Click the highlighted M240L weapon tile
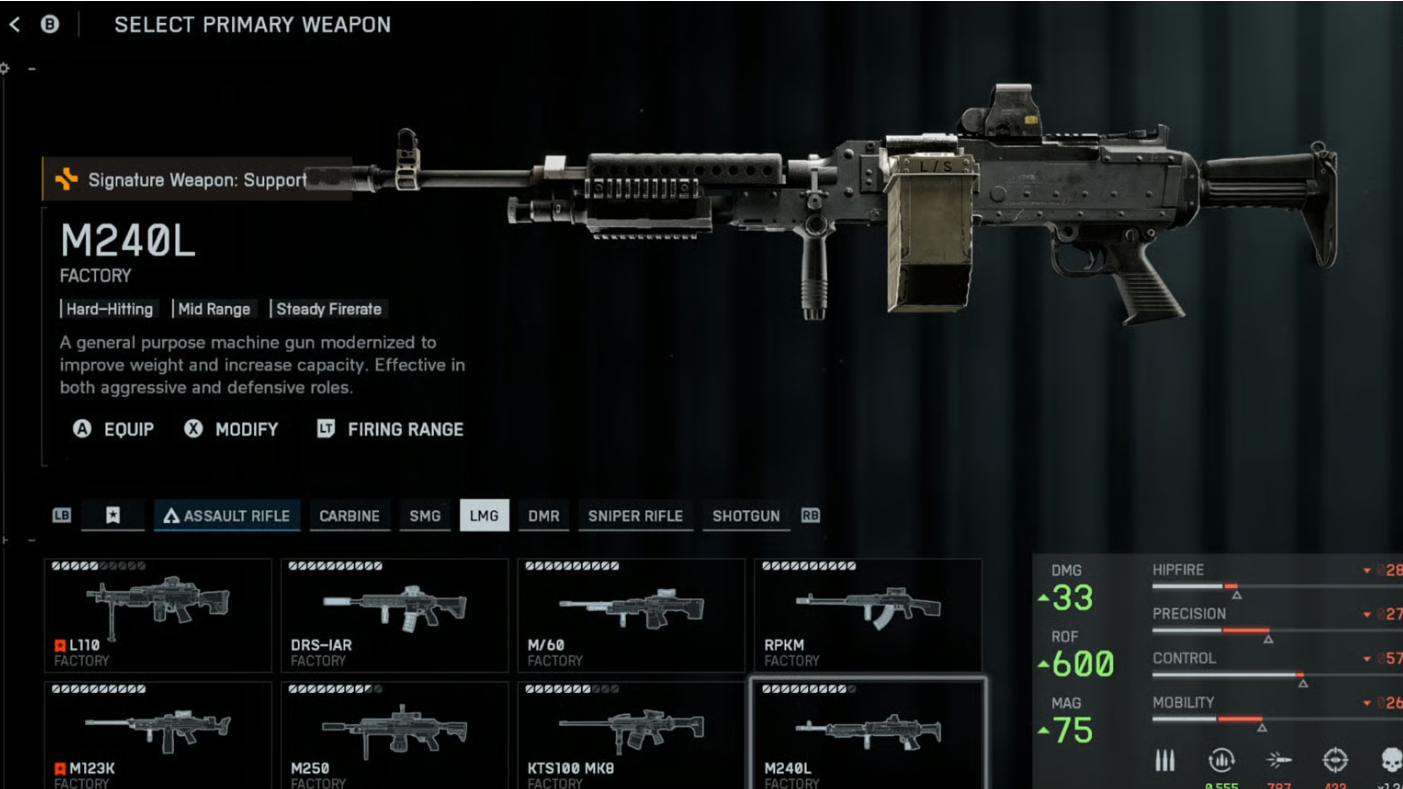 [x=867, y=735]
